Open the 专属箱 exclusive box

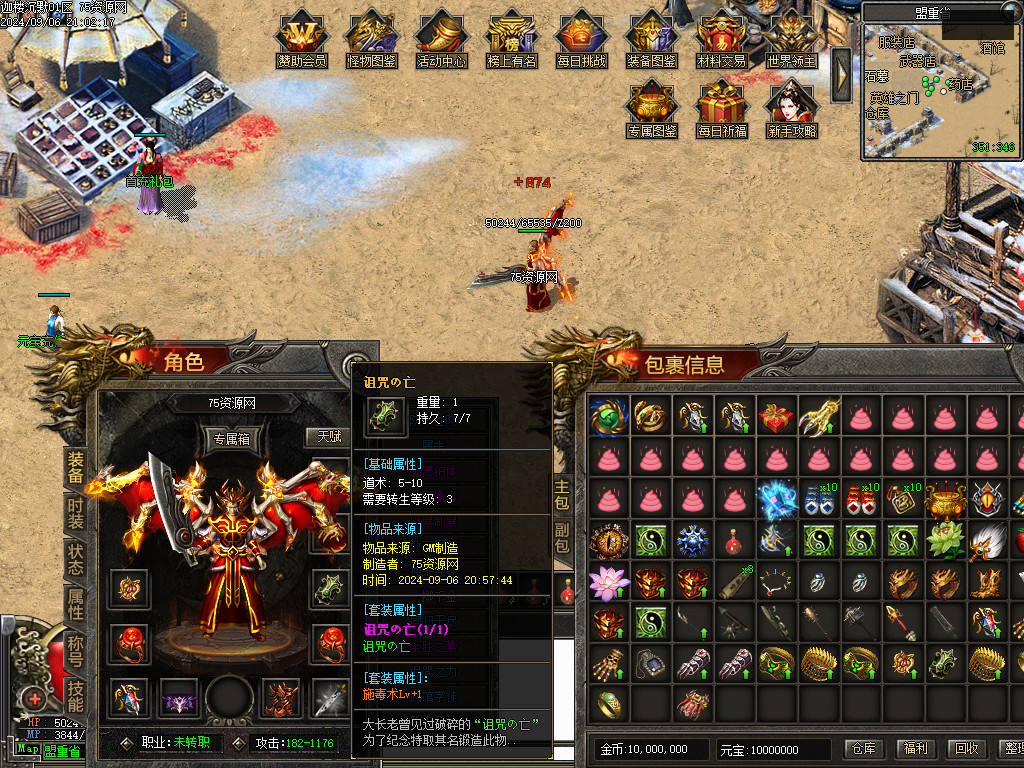(232, 438)
